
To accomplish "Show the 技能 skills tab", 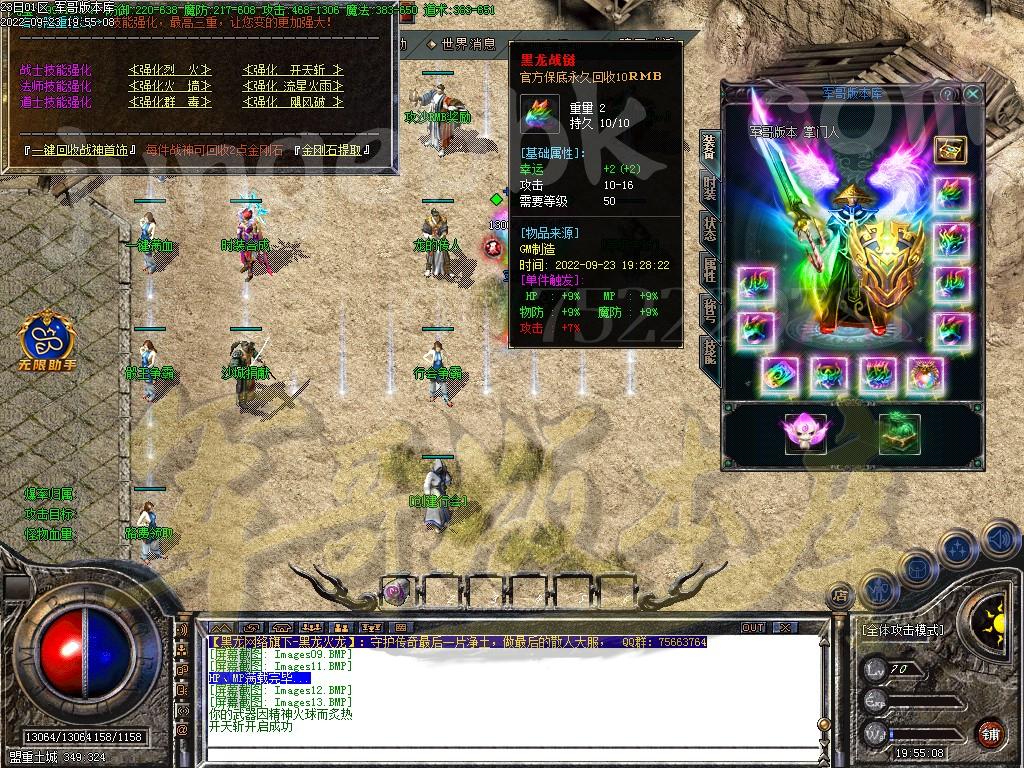I will point(709,350).
